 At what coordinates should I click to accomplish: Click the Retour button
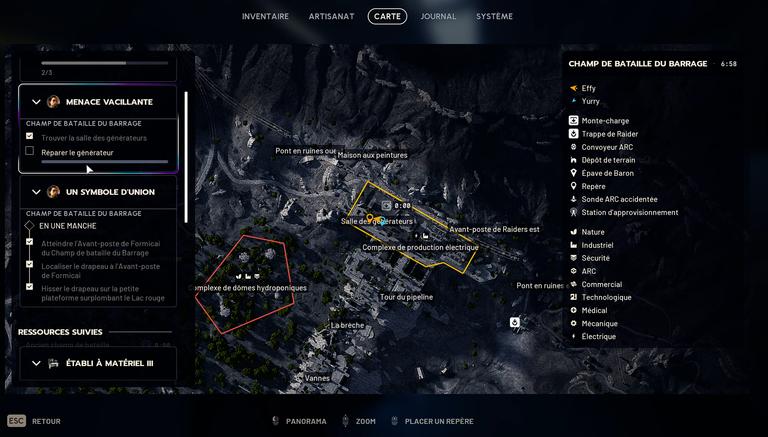pyautogui.click(x=46, y=421)
